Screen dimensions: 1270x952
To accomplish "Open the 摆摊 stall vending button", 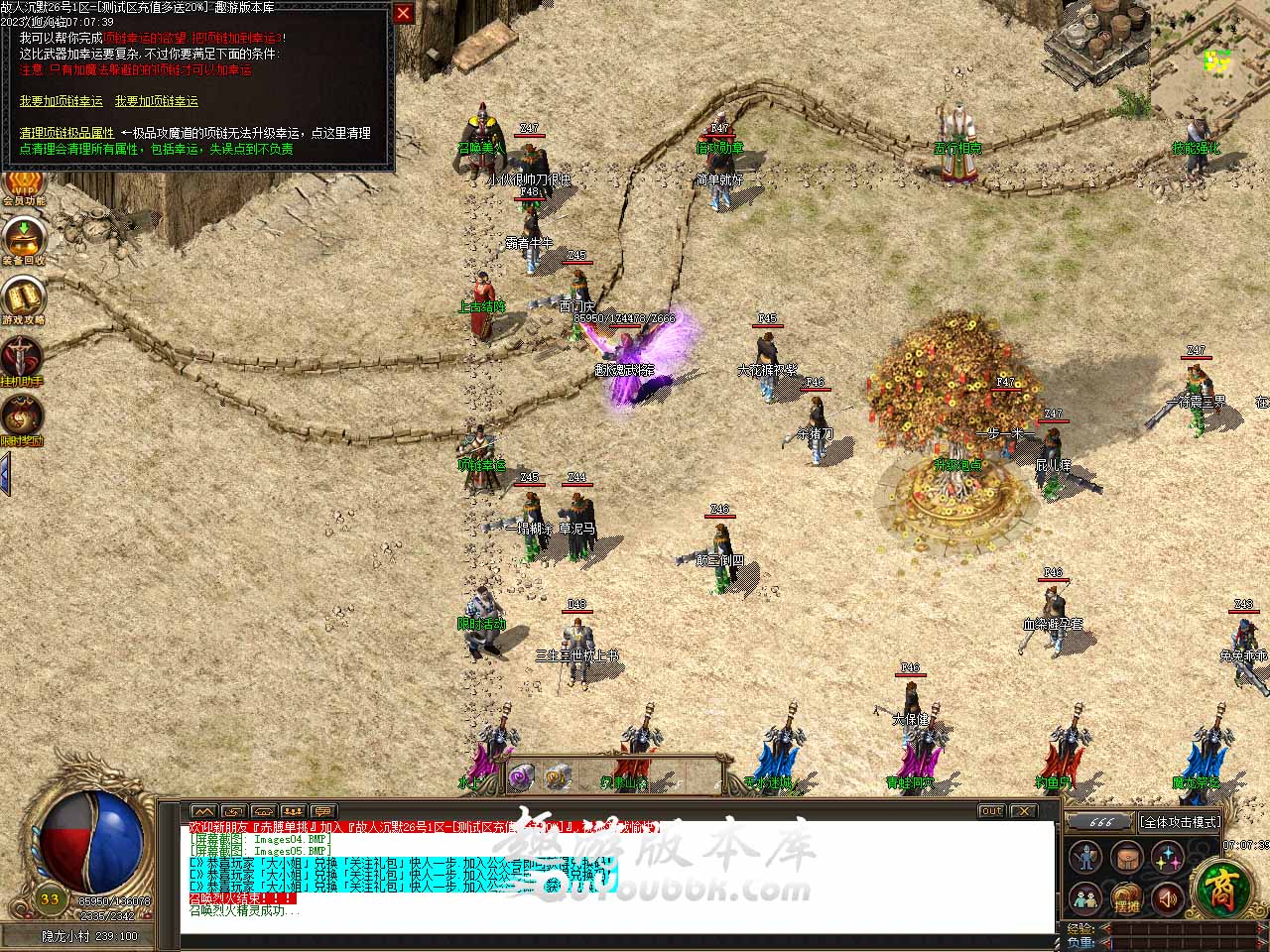I will tap(1127, 898).
